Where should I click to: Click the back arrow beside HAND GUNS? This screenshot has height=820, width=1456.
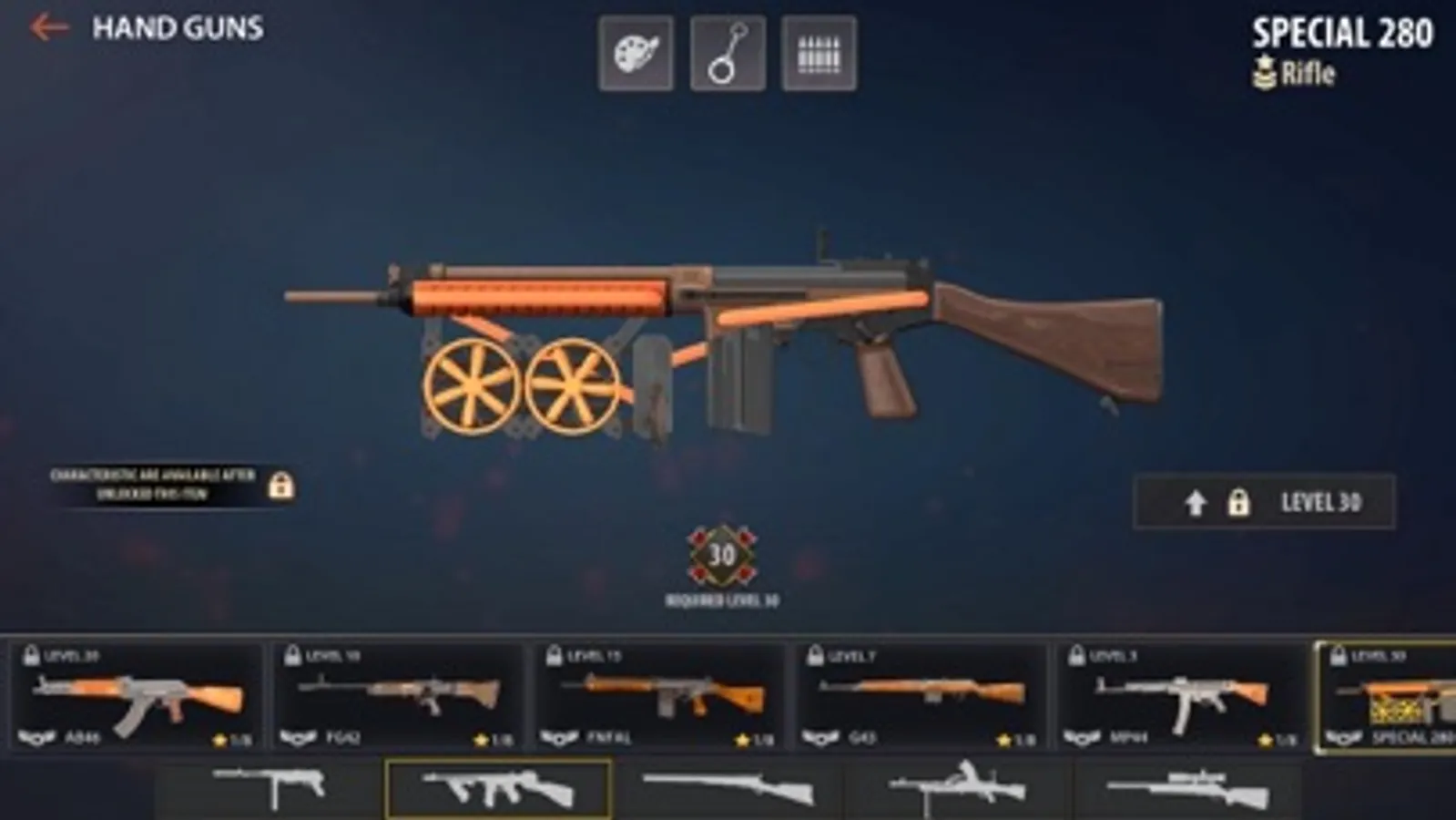(x=47, y=27)
